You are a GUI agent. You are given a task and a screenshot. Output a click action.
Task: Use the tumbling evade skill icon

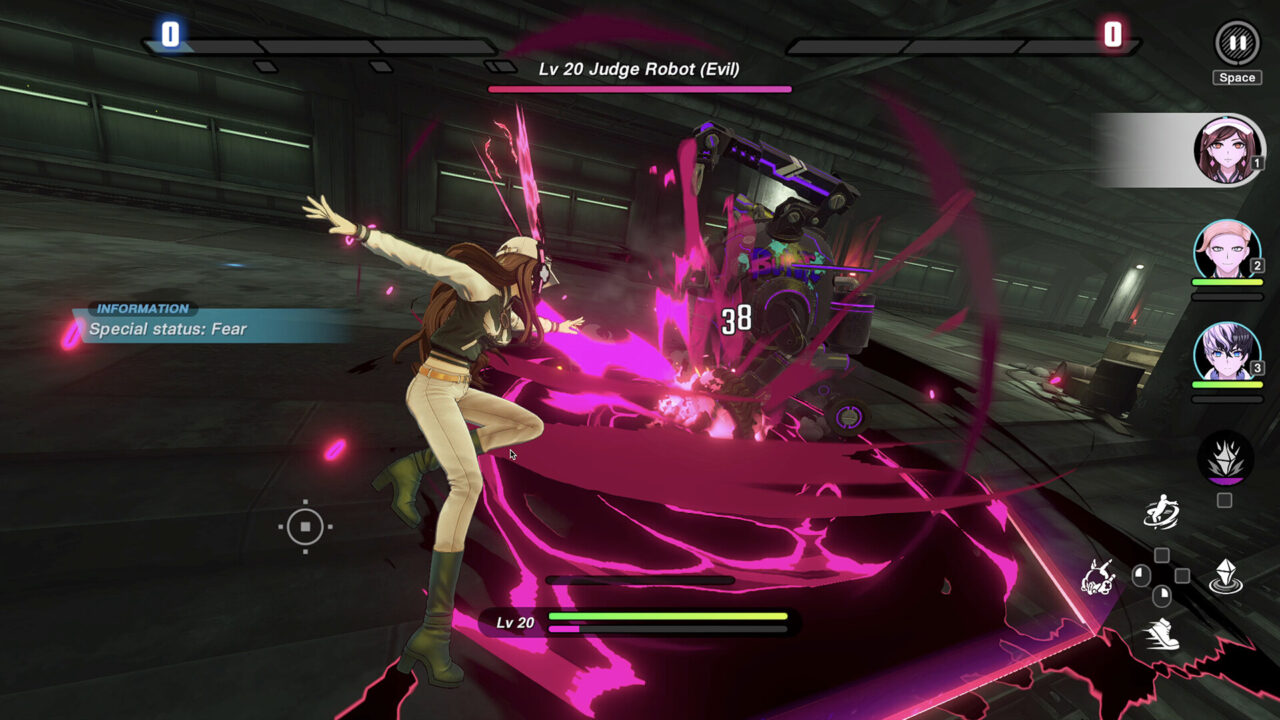1098,577
